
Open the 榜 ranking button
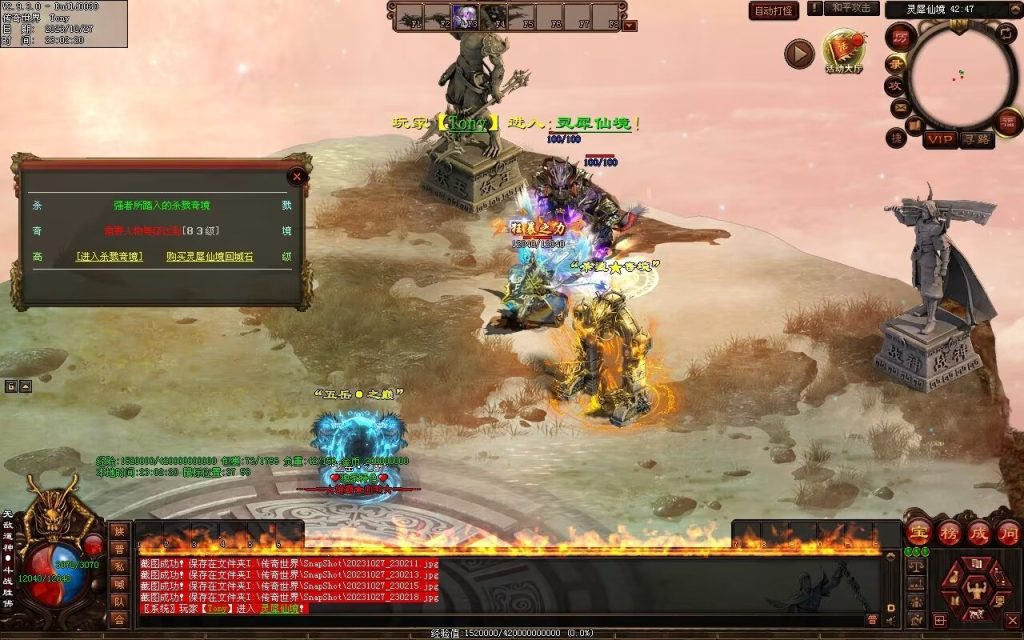click(948, 531)
